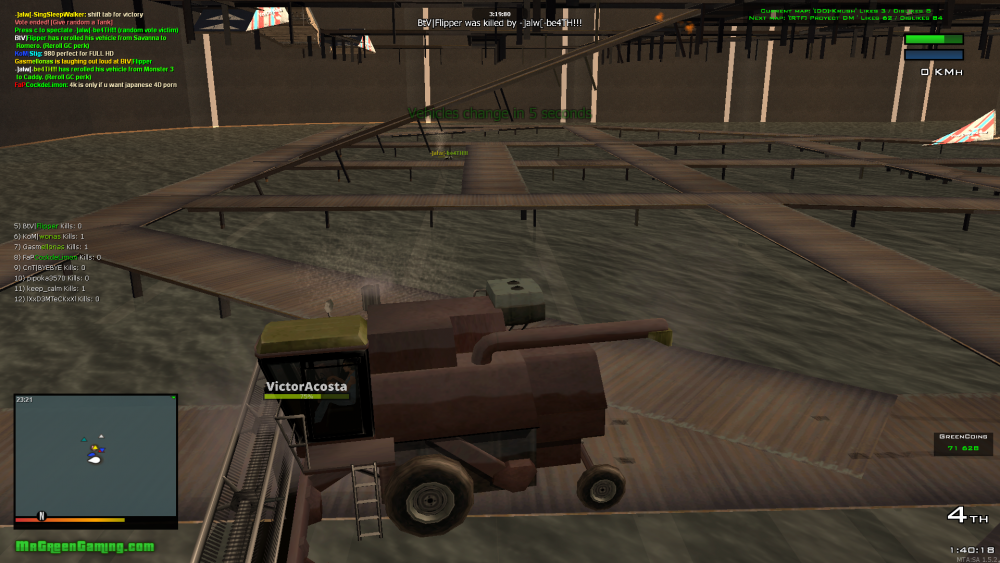The image size is (1000, 563).
Task: Select CnT|BYEBYE in the player ranking
Action: click(x=50, y=268)
